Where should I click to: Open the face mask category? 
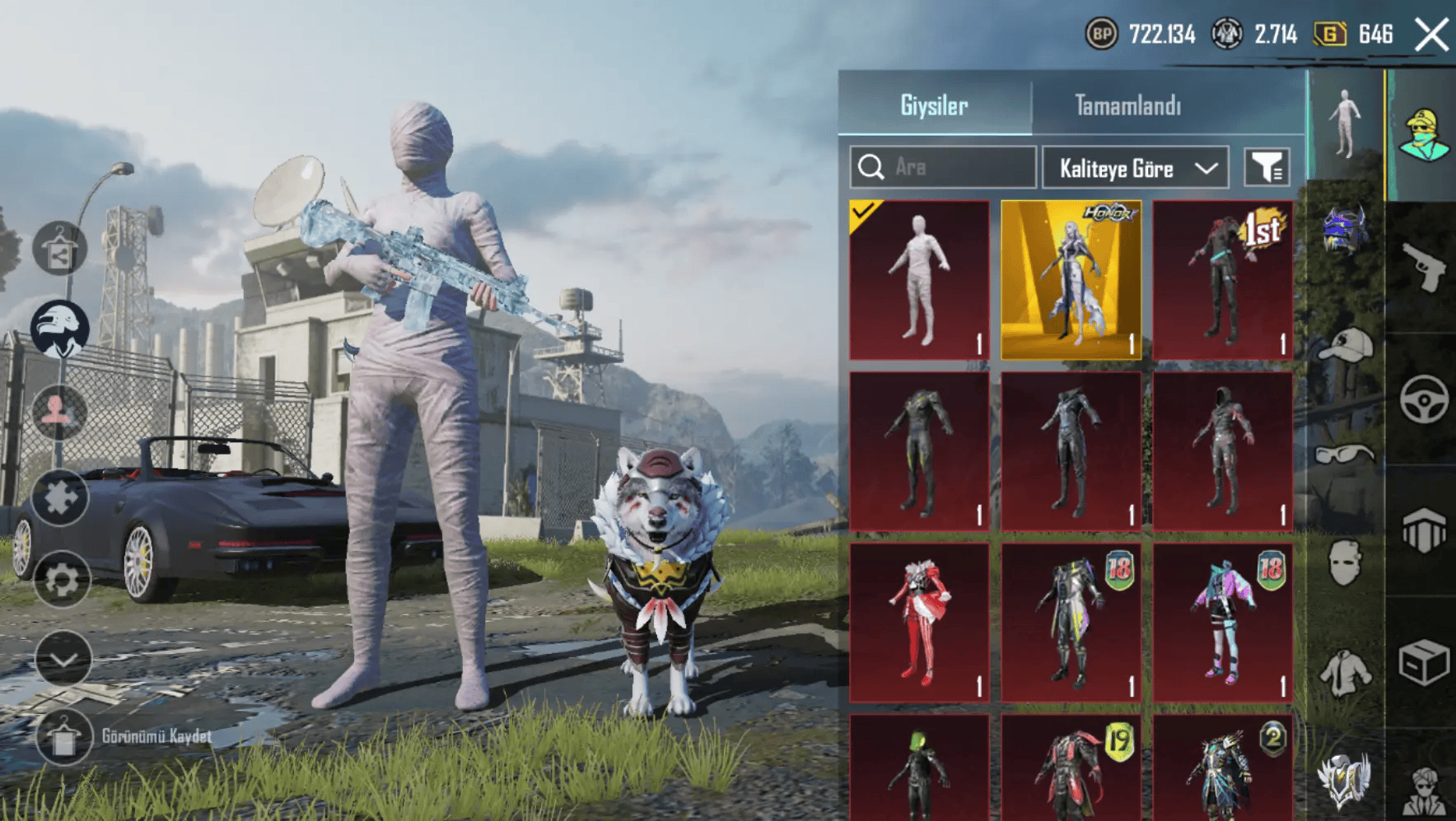tap(1345, 563)
